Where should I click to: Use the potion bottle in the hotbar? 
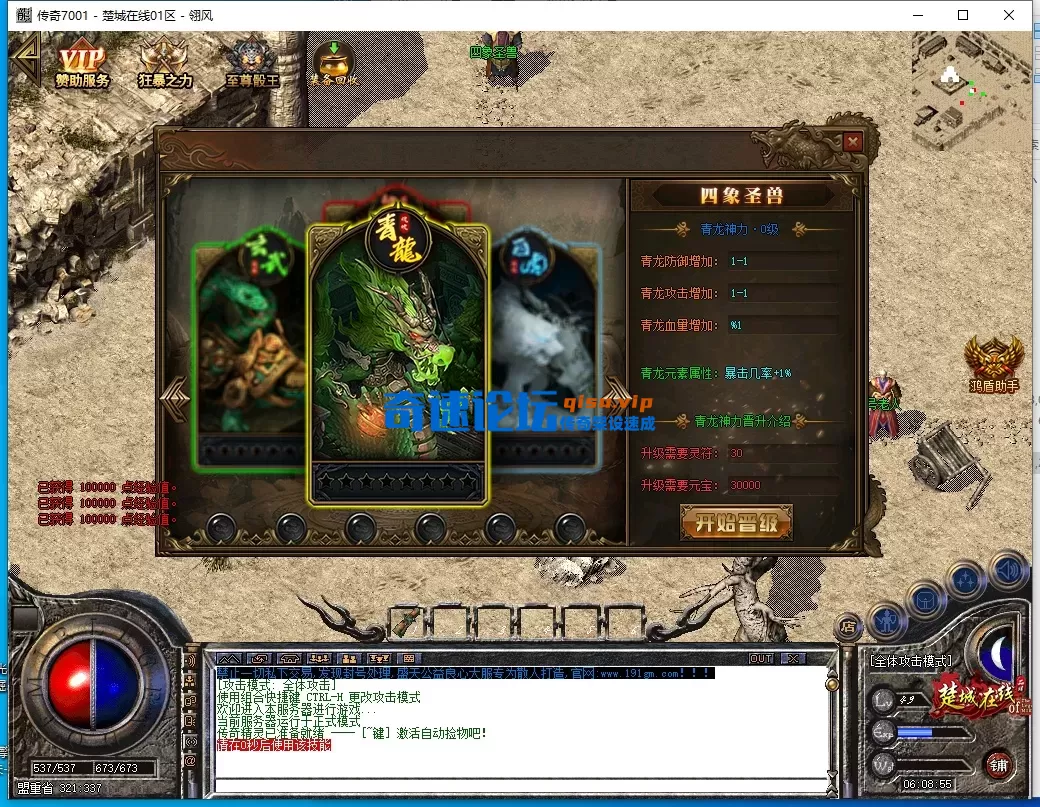coord(404,621)
